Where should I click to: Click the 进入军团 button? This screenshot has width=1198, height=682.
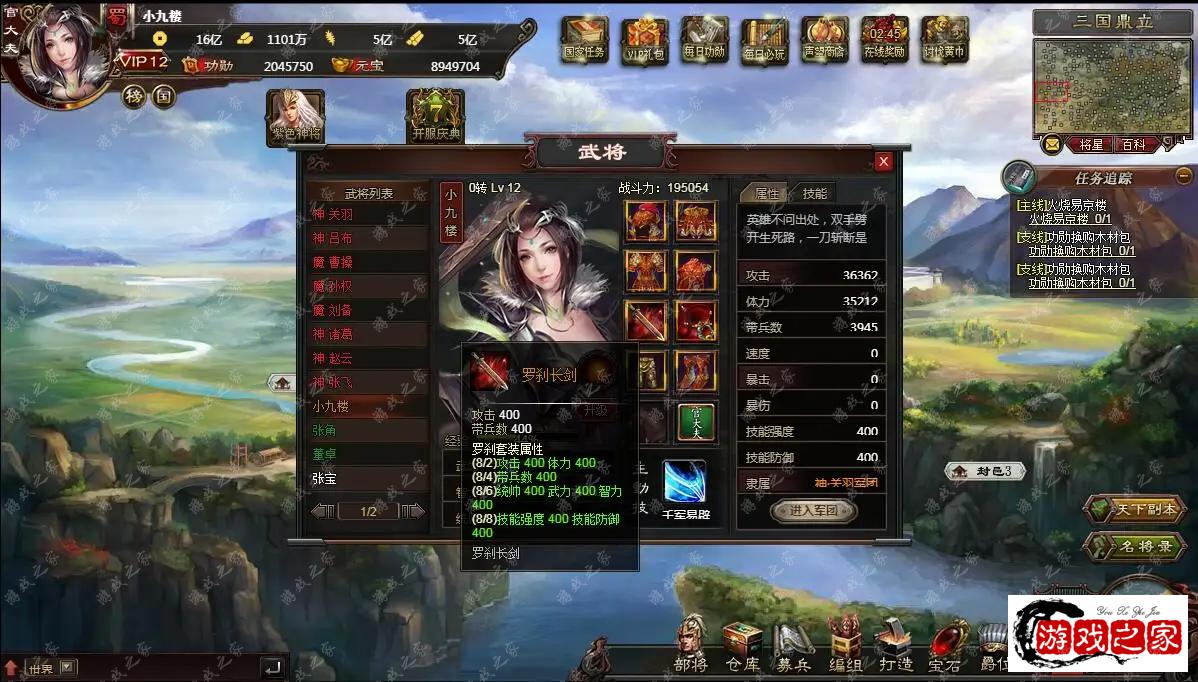(x=812, y=511)
